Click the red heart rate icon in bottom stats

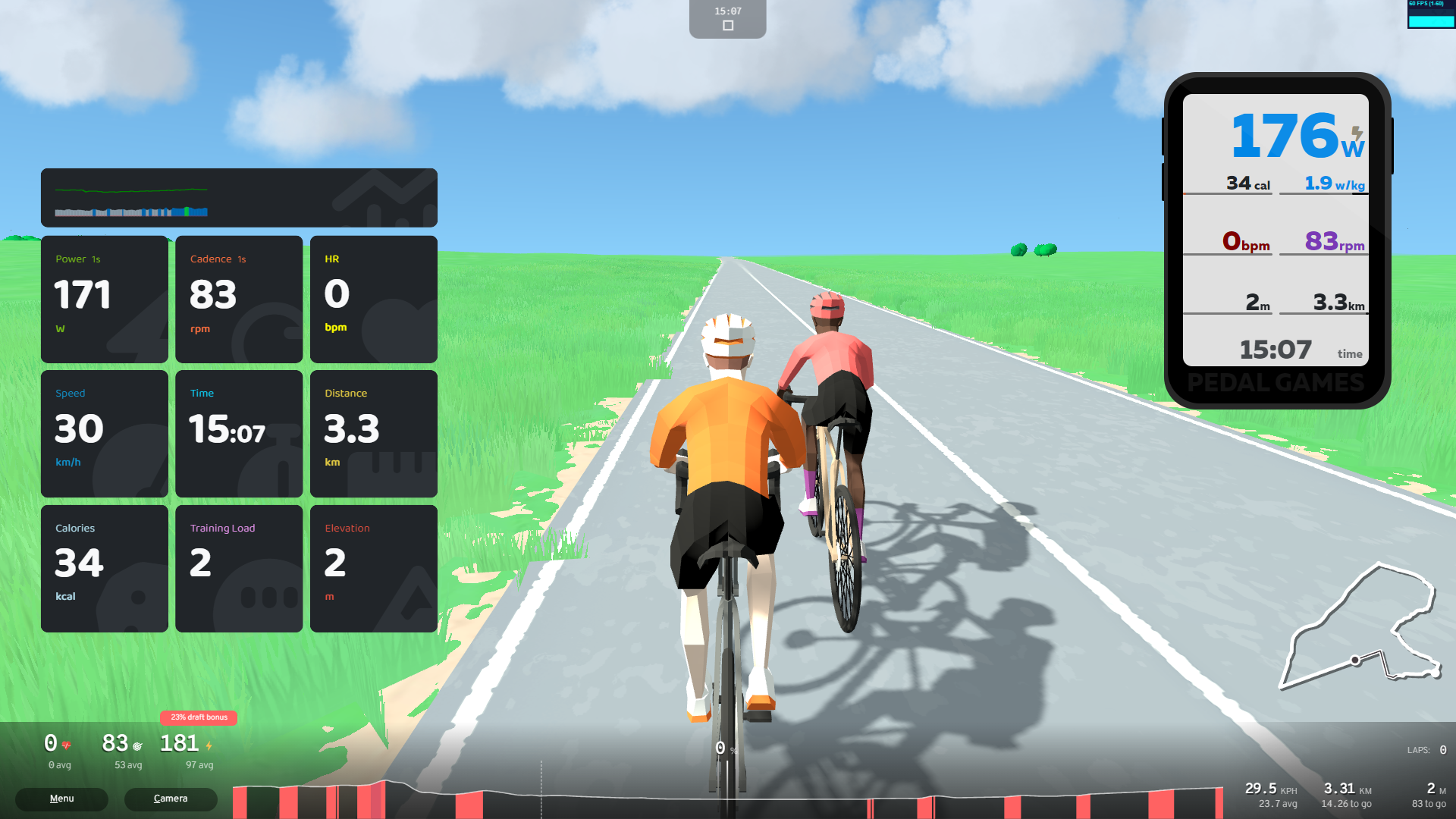[x=66, y=745]
